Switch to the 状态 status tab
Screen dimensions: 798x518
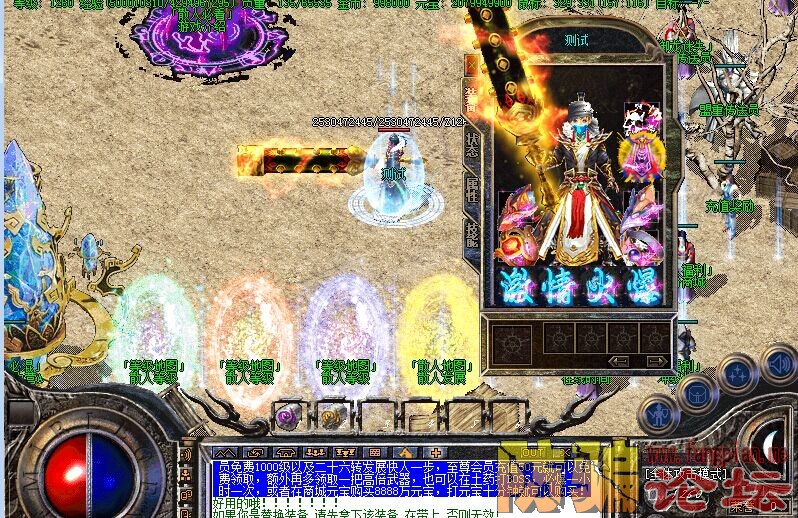click(472, 143)
